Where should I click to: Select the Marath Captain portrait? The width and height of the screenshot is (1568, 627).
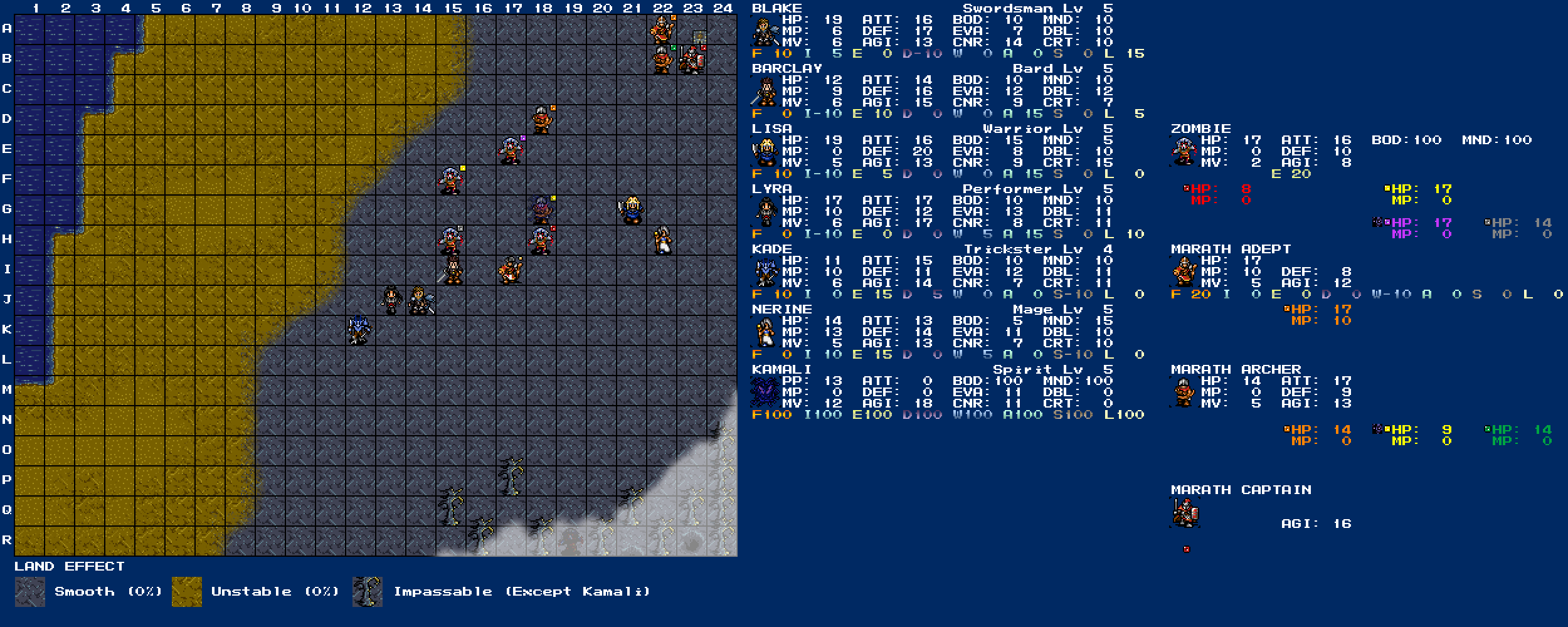coord(1184,513)
